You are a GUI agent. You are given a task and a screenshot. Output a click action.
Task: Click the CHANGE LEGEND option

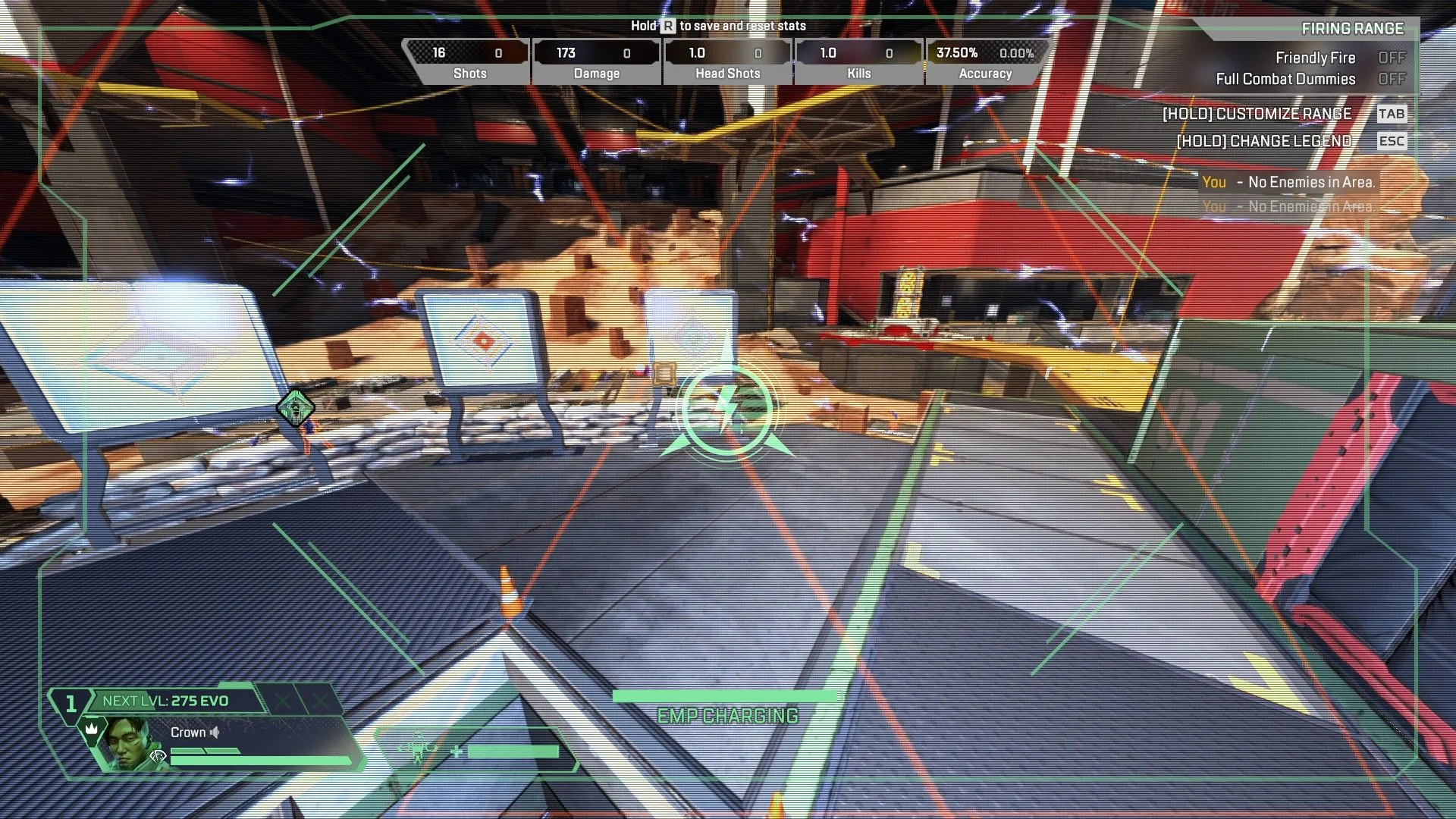1263,141
